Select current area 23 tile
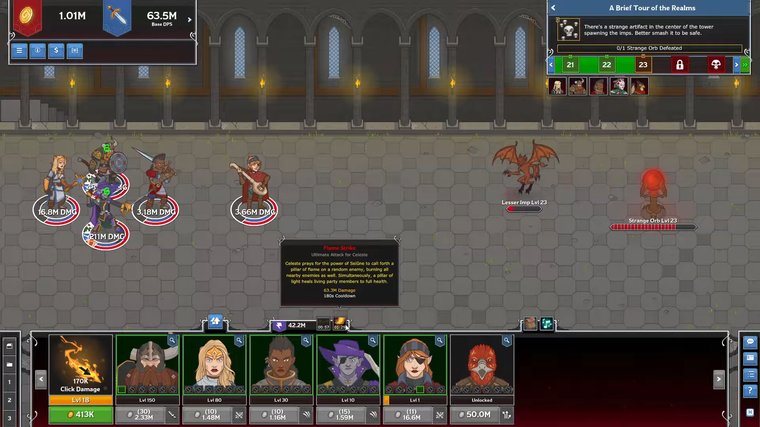Viewport: 760px width, 427px height. click(x=642, y=64)
